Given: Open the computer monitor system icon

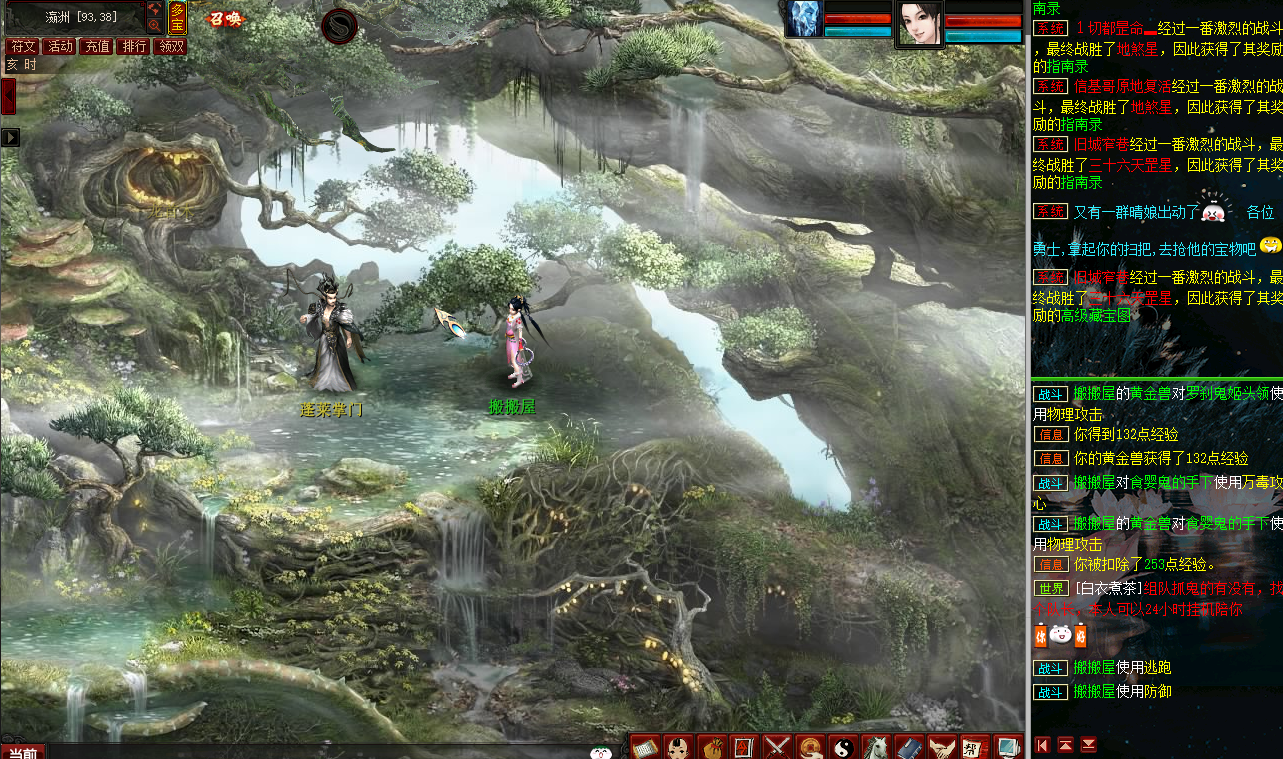Looking at the screenshot, I should click(1007, 746).
